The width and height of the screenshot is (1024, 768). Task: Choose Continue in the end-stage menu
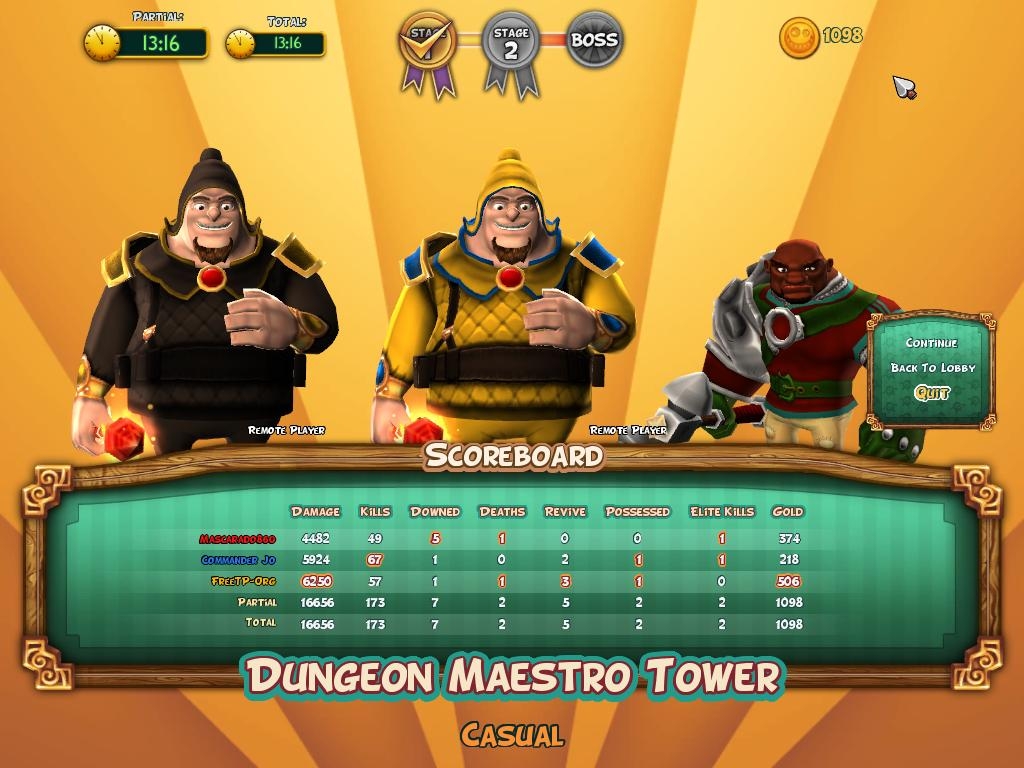click(x=931, y=343)
